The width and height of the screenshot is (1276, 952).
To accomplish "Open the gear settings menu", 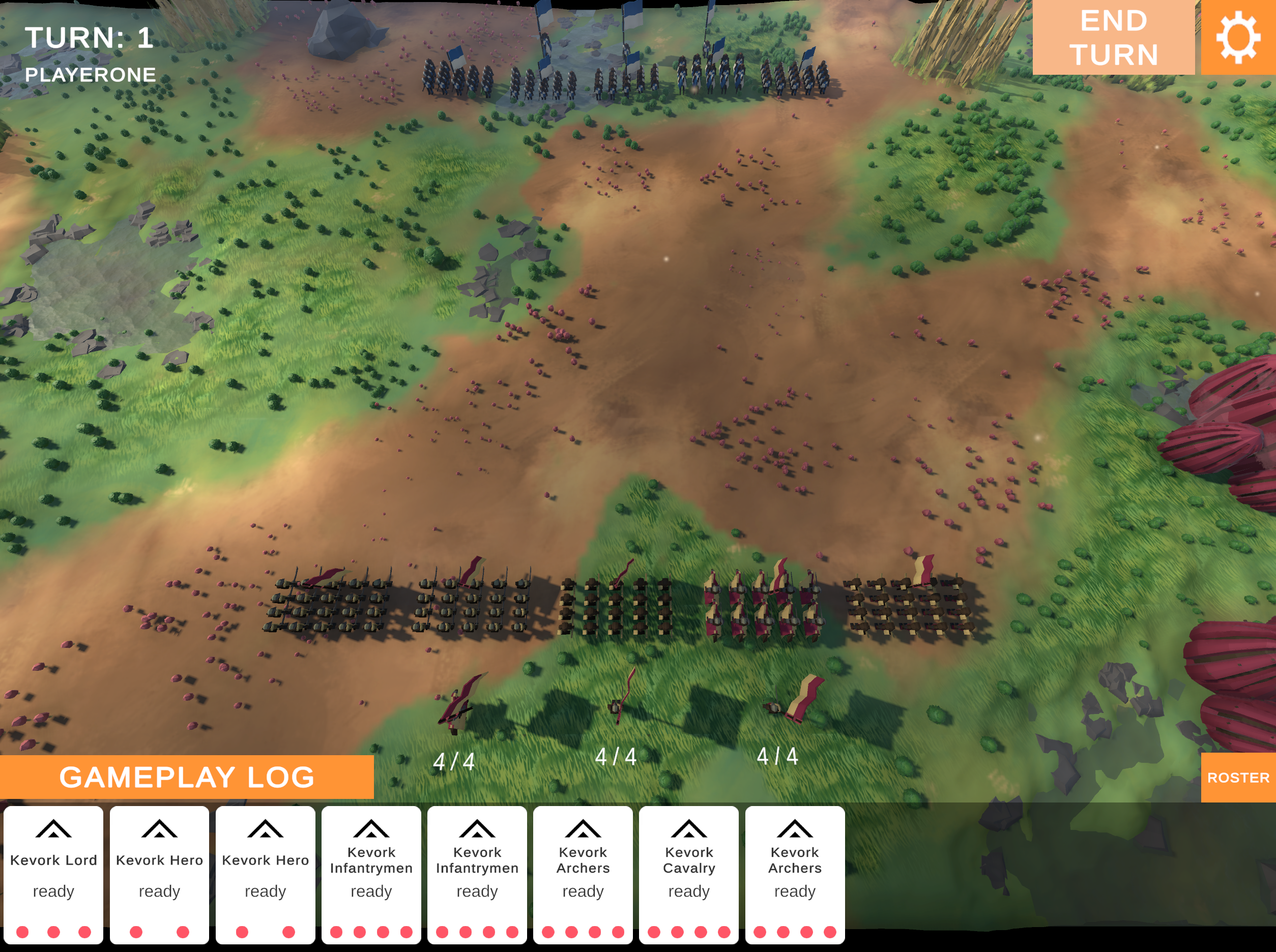I will pos(1238,38).
